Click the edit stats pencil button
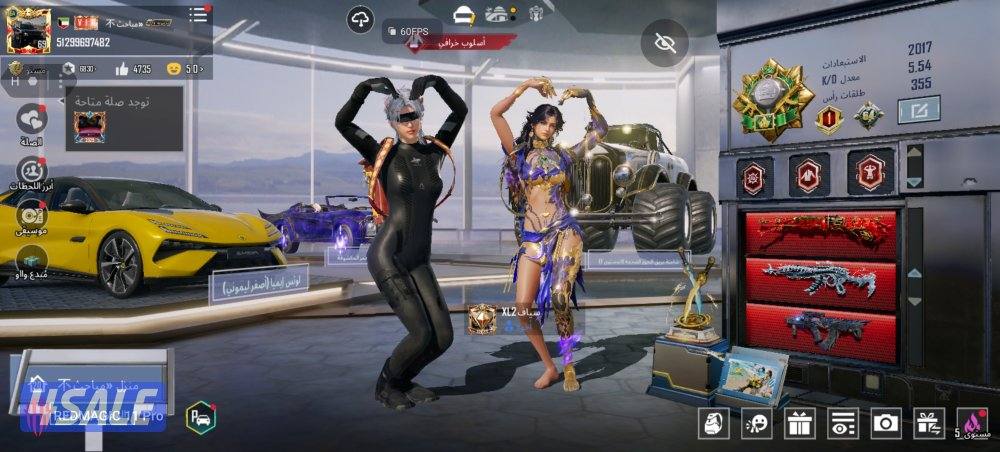Viewport: 1000px width, 452px height. tap(918, 109)
